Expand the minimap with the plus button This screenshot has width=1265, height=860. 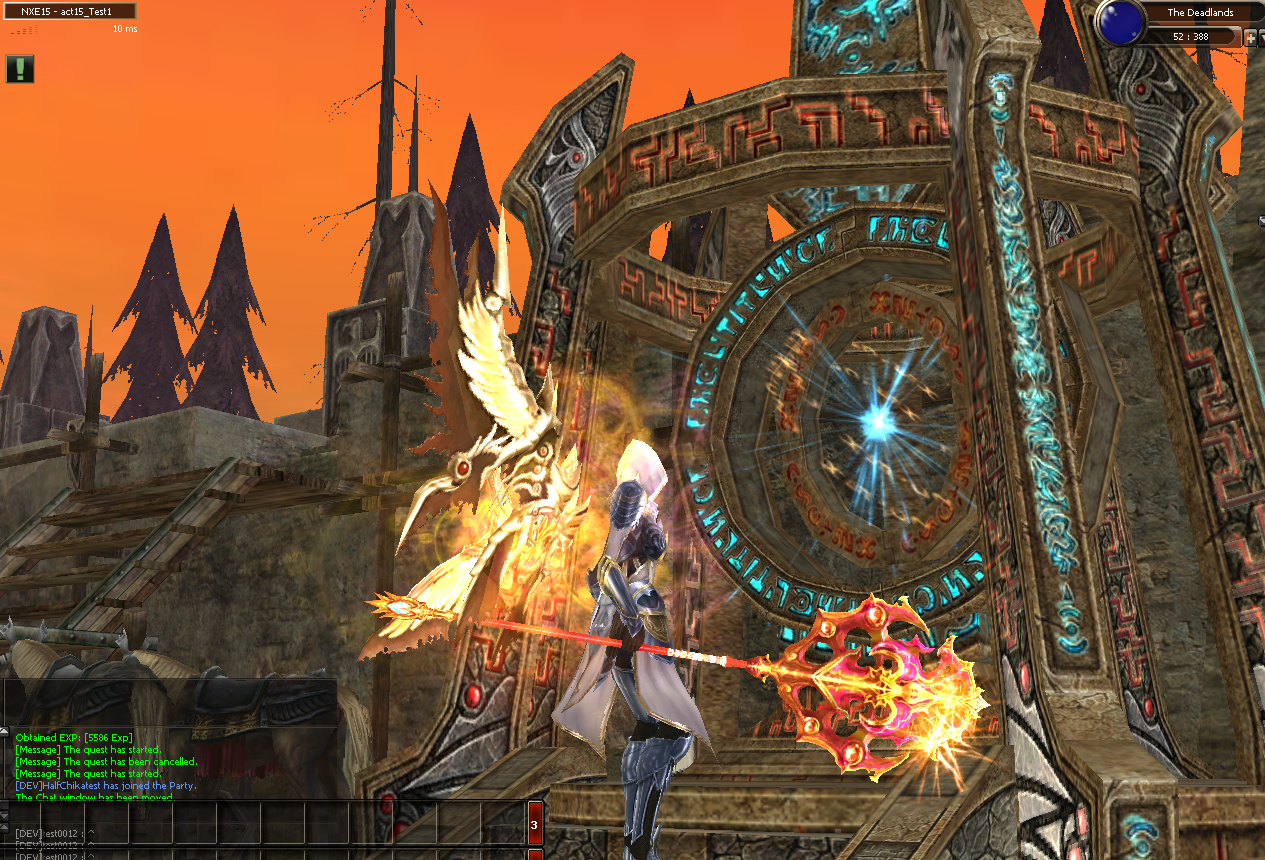(x=1249, y=37)
